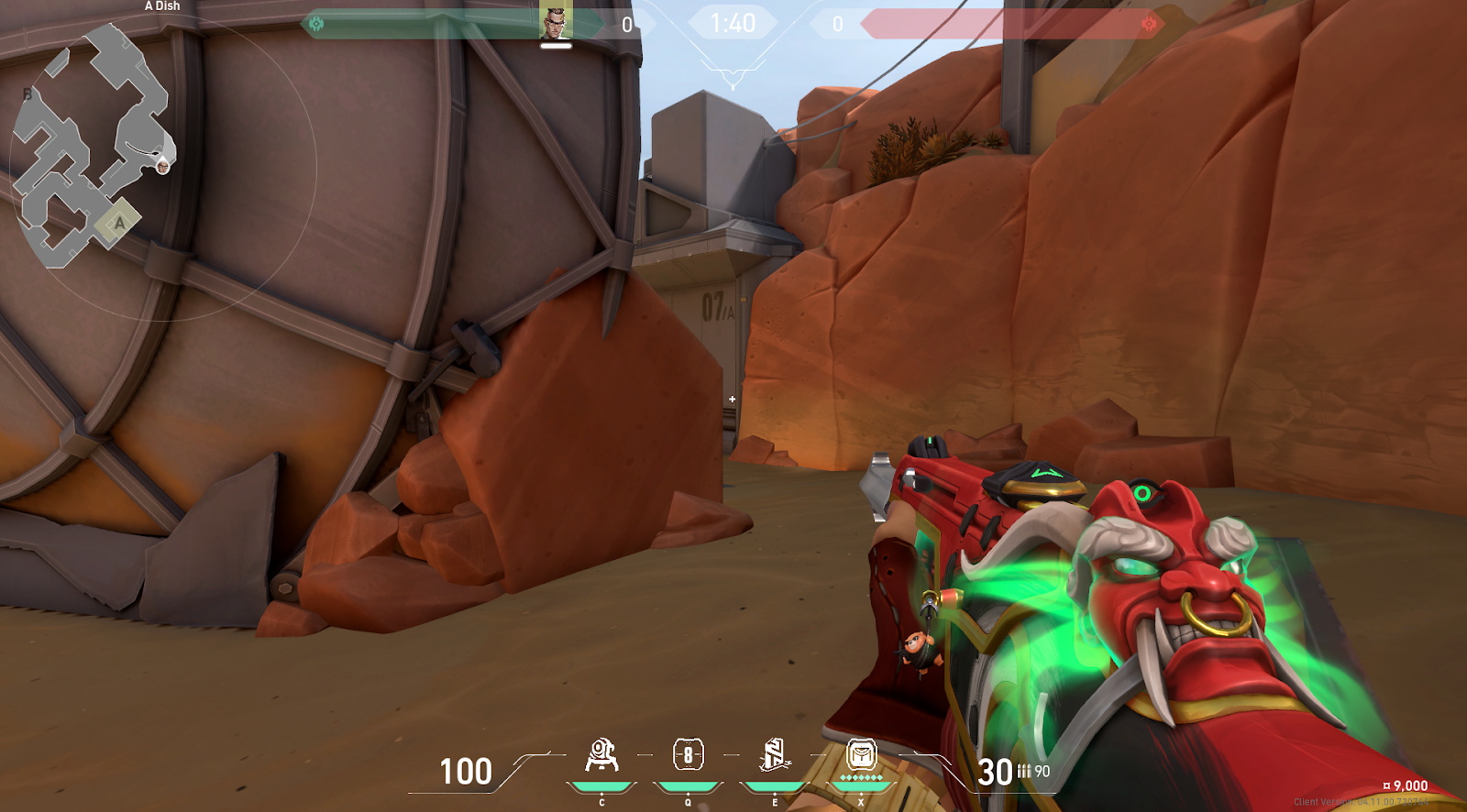Screen dimensions: 1467x812
Task: Use the Rendezvous teleport ability
Action: click(775, 756)
